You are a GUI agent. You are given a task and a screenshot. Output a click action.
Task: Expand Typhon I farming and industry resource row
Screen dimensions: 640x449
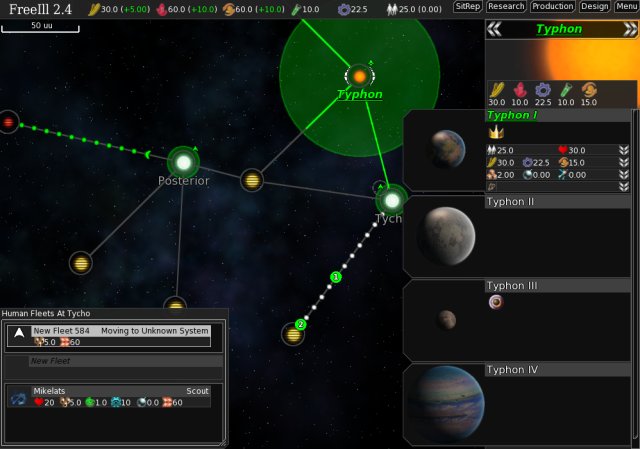[x=623, y=163]
